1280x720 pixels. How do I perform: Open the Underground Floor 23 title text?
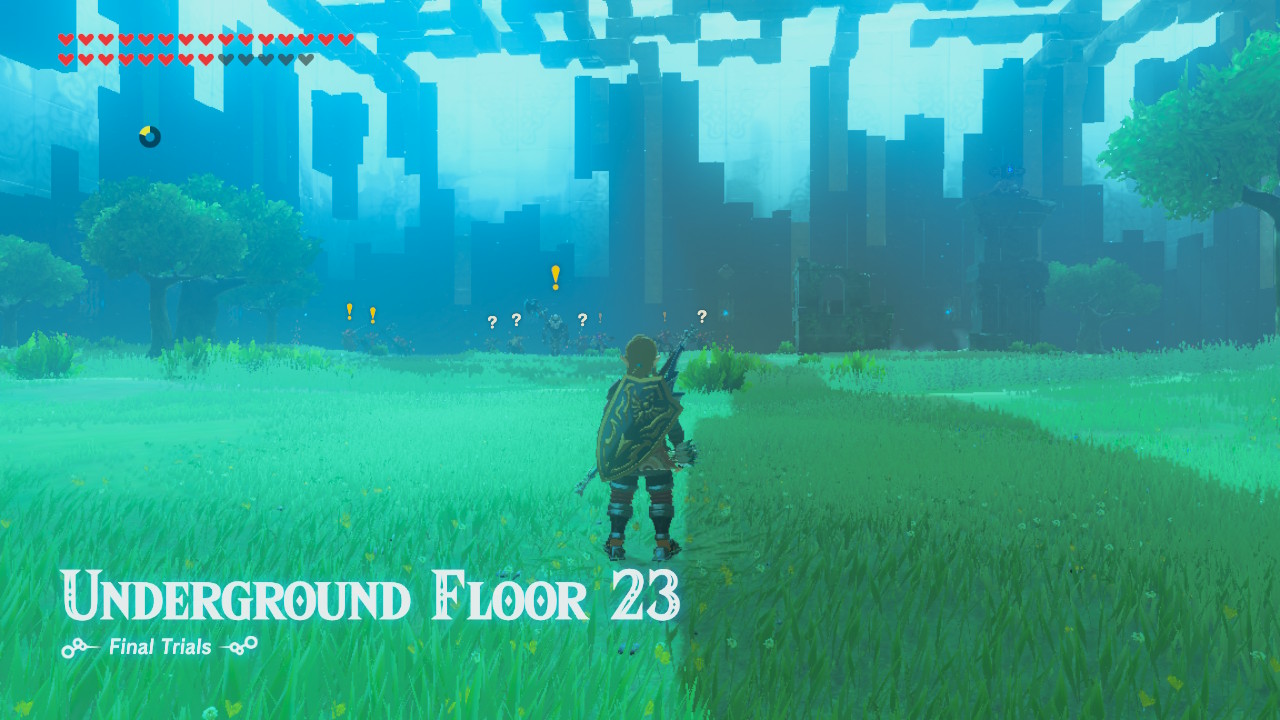[370, 594]
